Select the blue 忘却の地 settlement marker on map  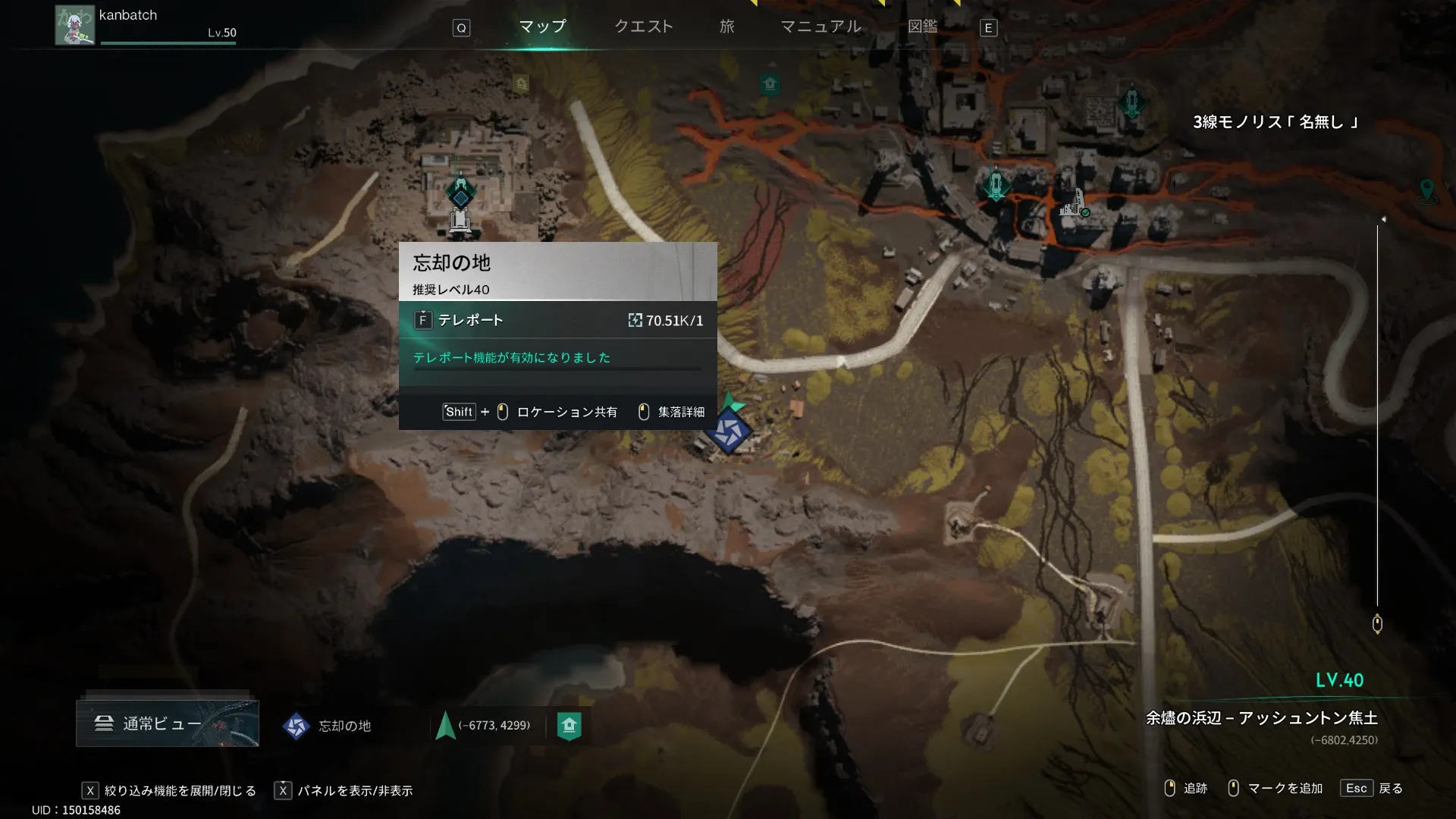click(729, 431)
